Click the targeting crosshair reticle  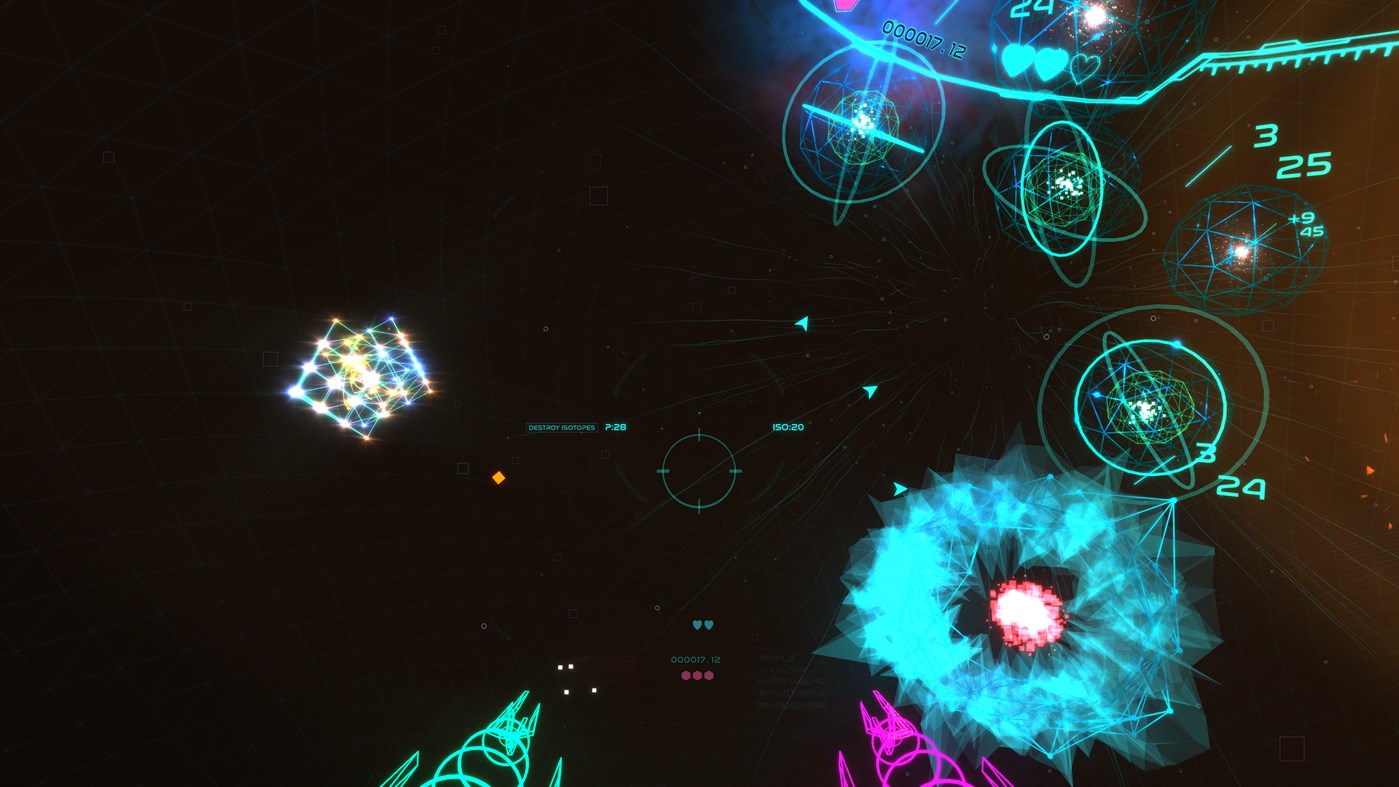tap(698, 470)
